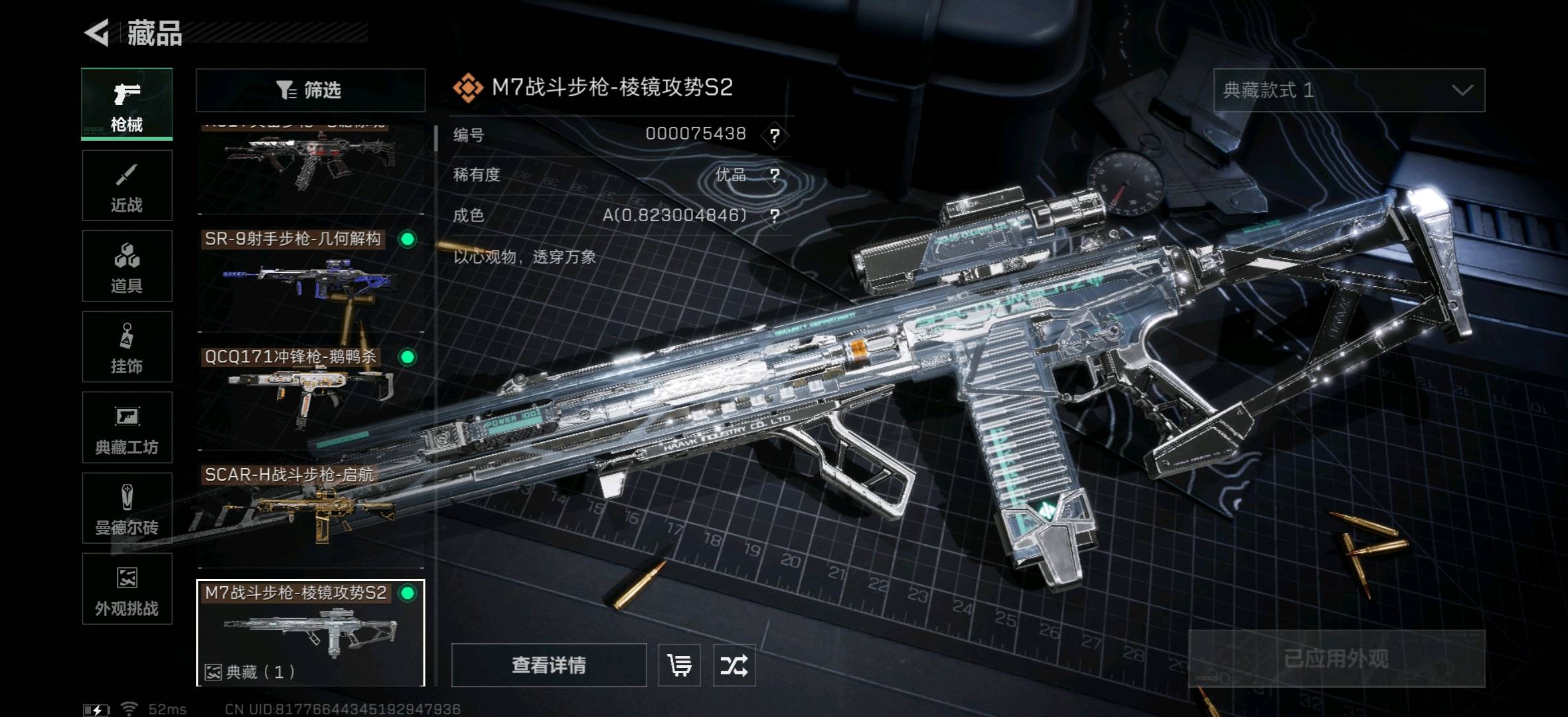Switch to the 枪械 firearms tab
Screen dimensions: 1568x717
tap(127, 104)
